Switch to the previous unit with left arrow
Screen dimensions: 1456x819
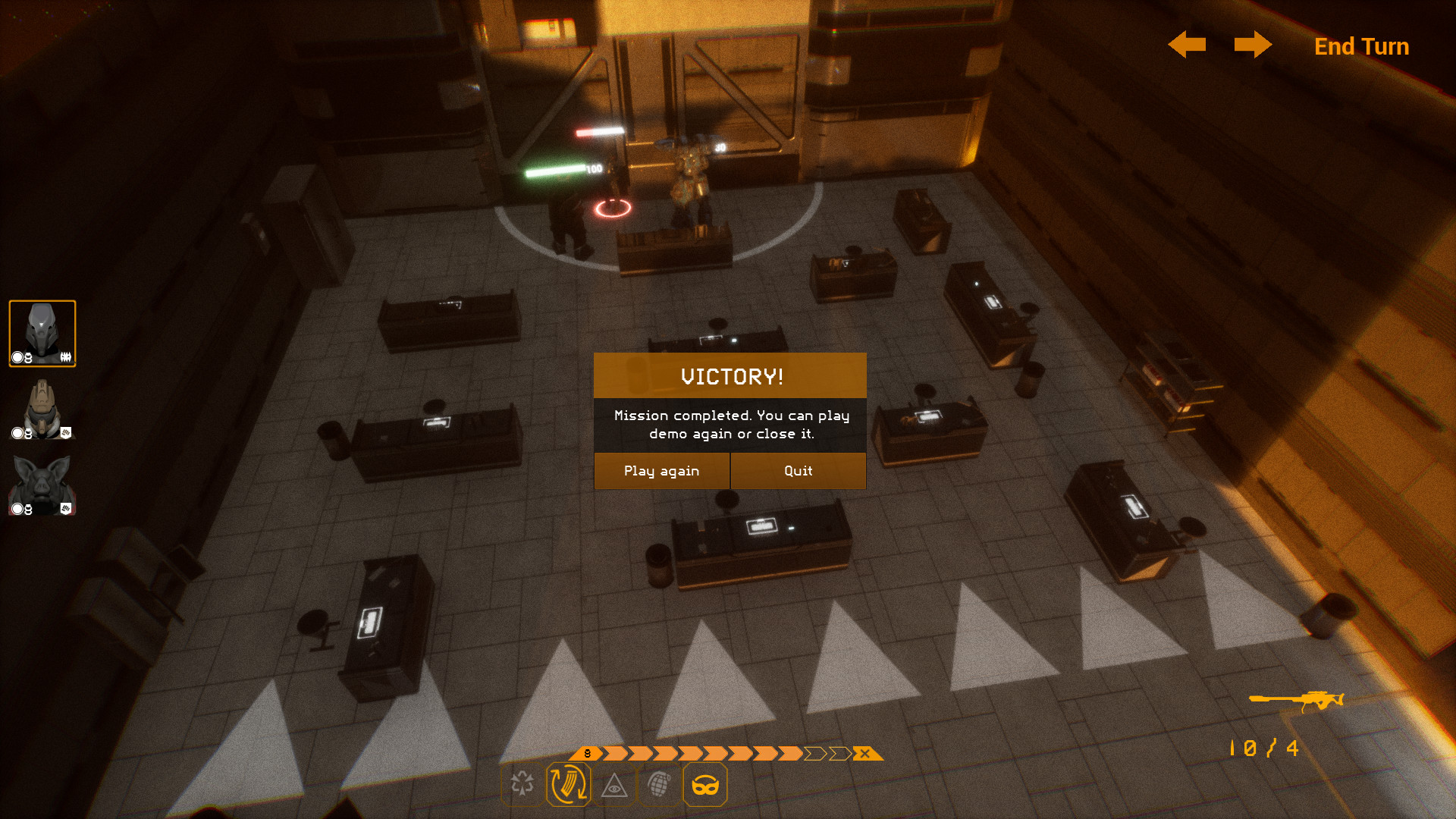[1187, 45]
